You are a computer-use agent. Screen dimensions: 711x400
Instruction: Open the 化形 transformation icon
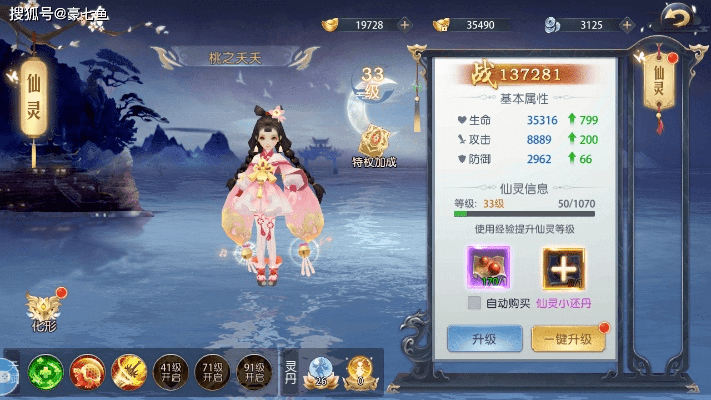coord(45,312)
